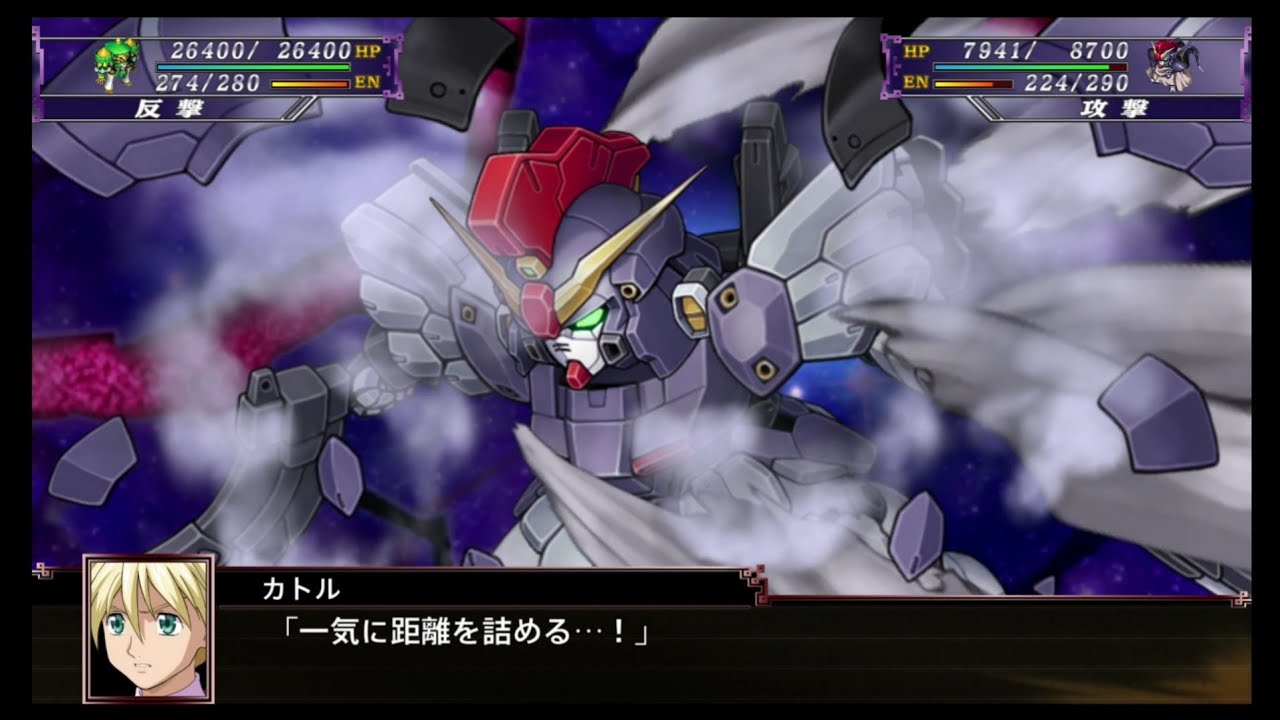The image size is (1280, 720).
Task: Click the EN label on the ally panel
Action: tap(370, 80)
